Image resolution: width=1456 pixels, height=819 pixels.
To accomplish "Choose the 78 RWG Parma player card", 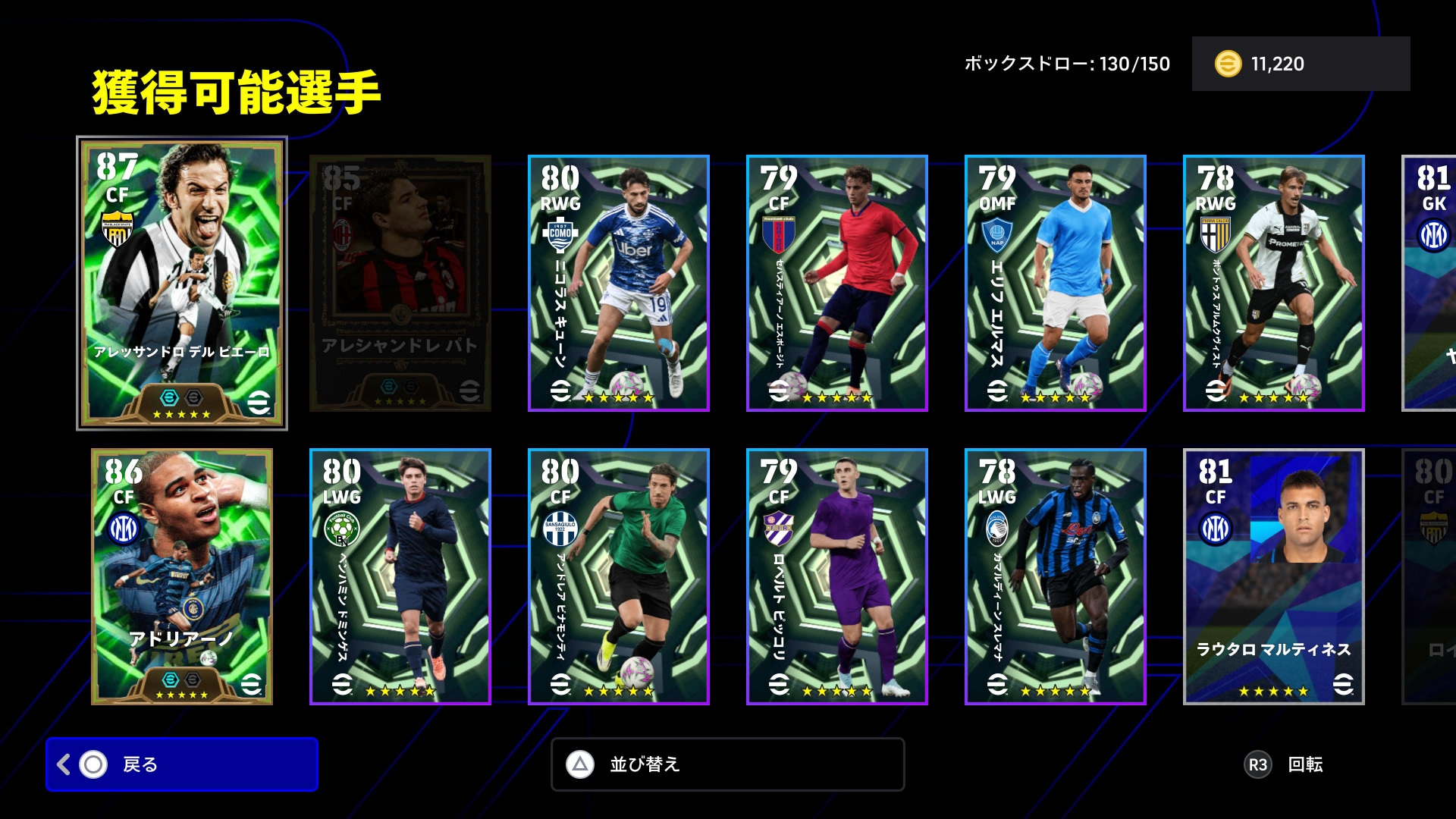I will [1274, 283].
